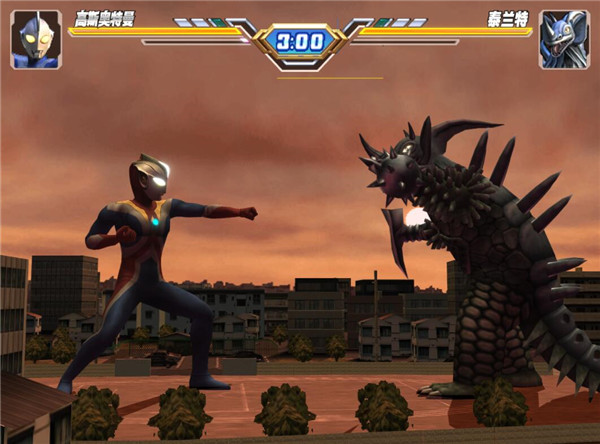This screenshot has width=600, height=444.
Task: Select the monster opponent portrait
Action: (563, 40)
